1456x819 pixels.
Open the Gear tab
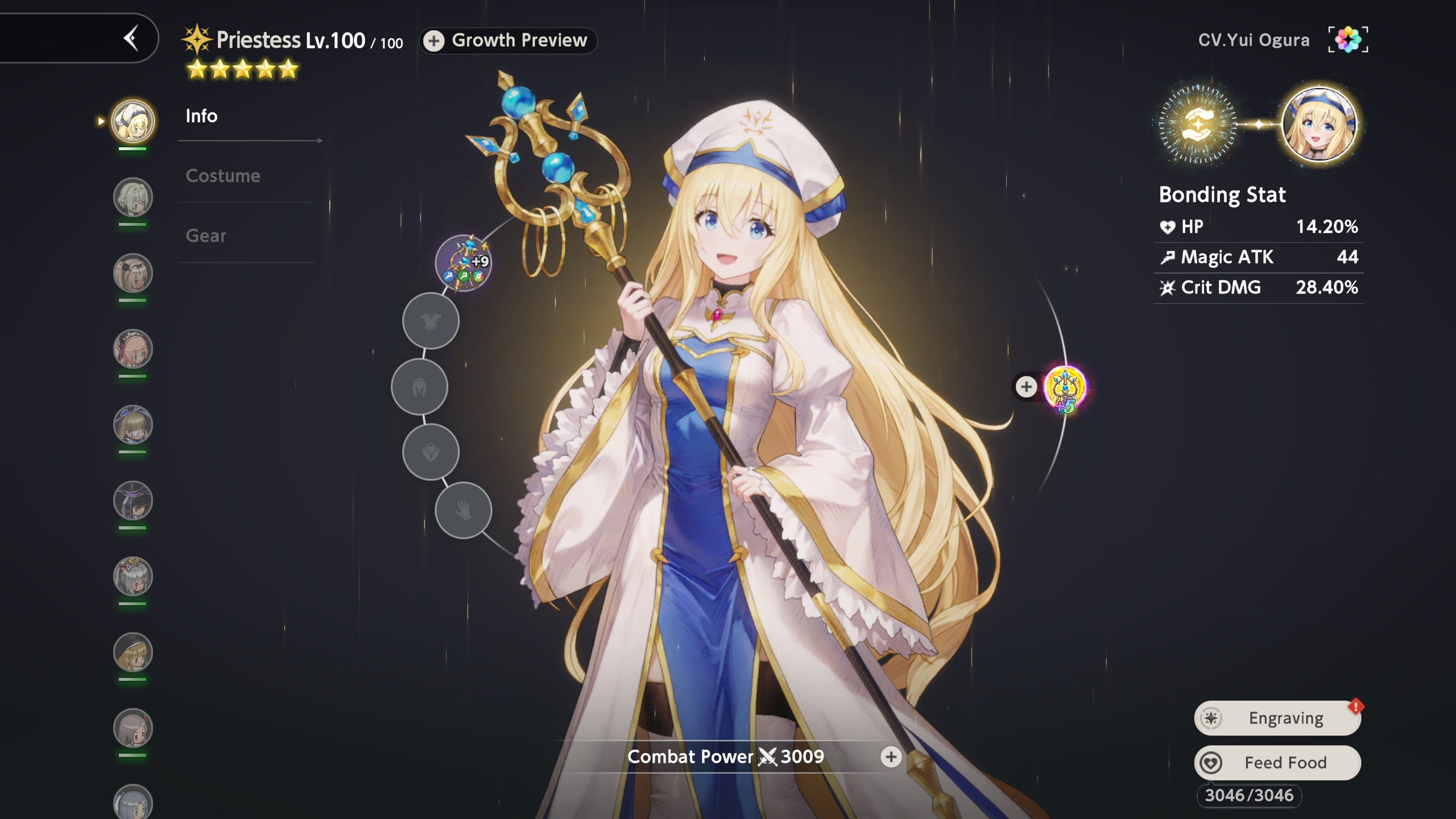[x=205, y=235]
